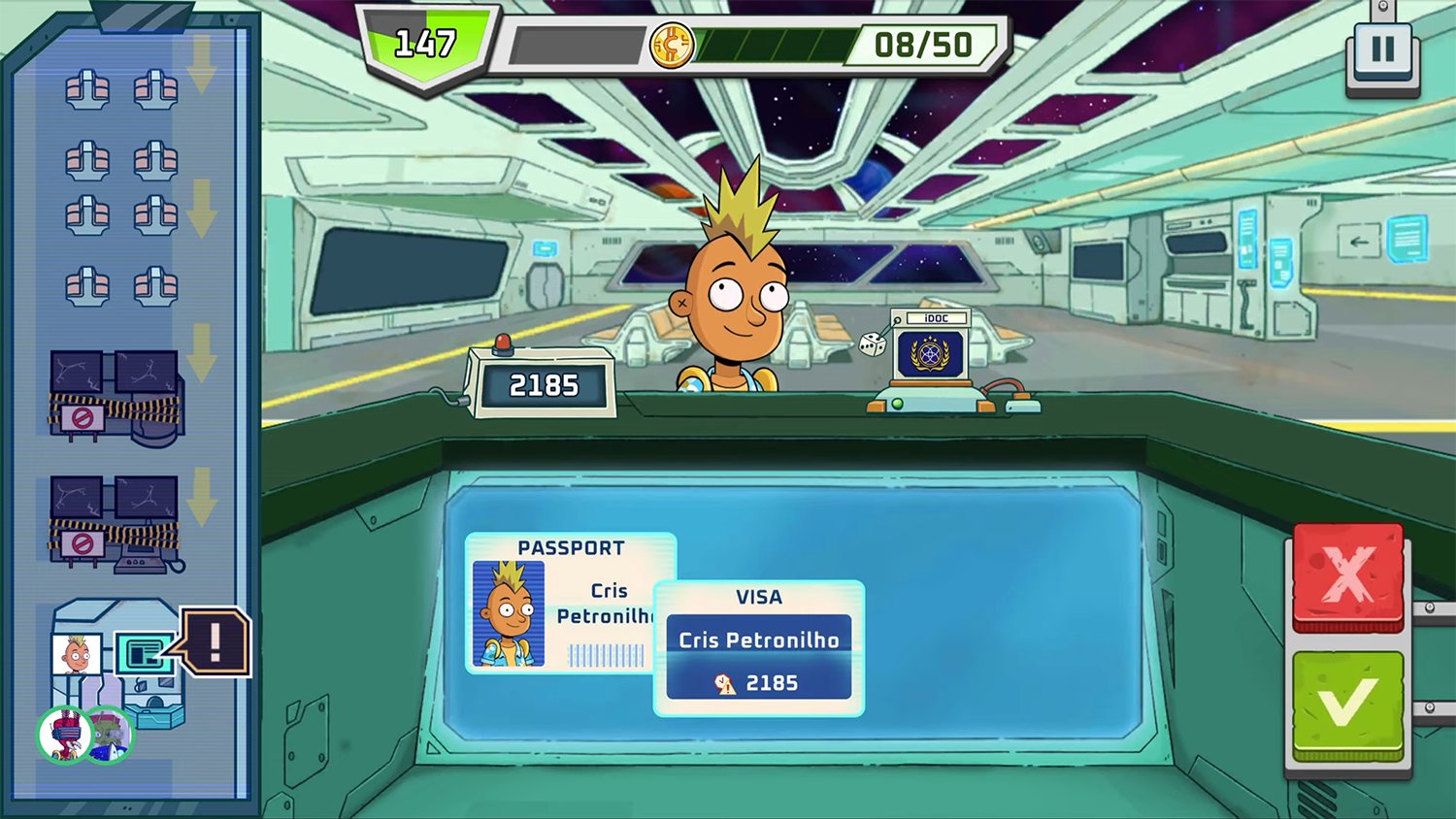
Task: Select the glowing ID card icon near the checkpoint booth
Action: 143,653
